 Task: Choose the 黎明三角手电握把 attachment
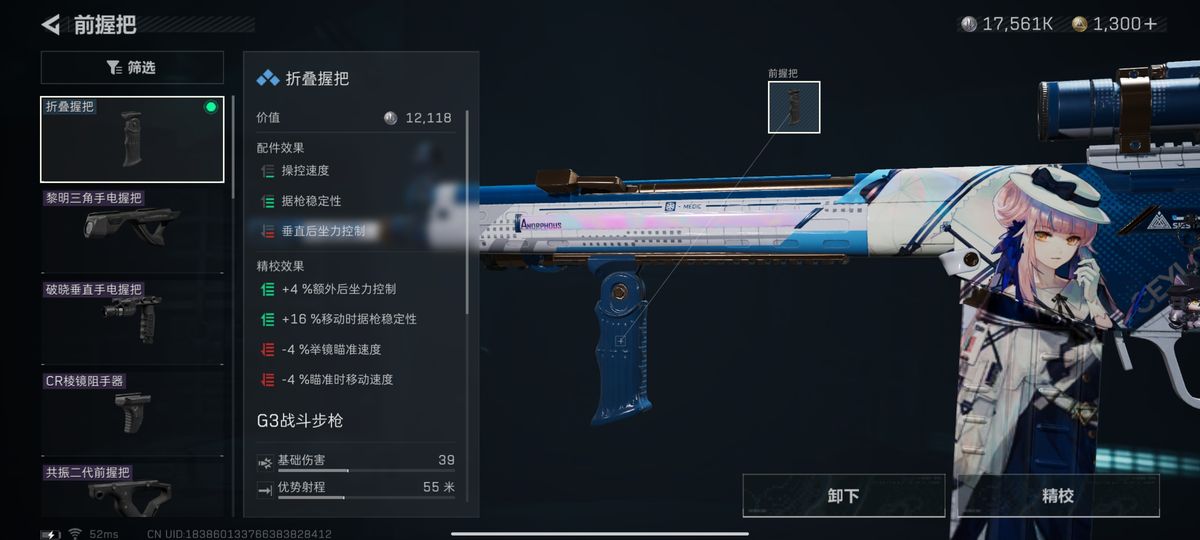coord(132,226)
